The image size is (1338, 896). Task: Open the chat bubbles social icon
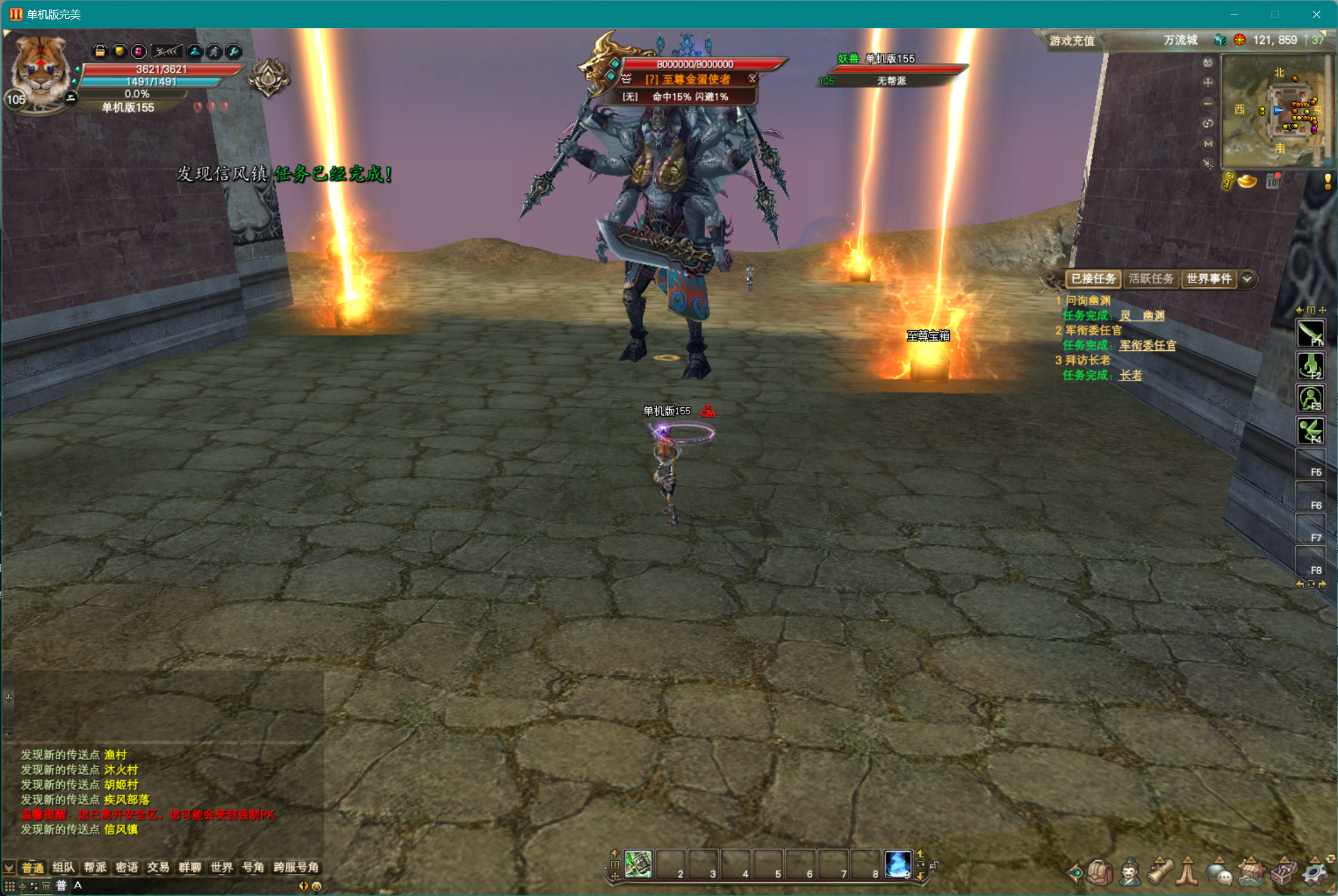pyautogui.click(x=1219, y=872)
